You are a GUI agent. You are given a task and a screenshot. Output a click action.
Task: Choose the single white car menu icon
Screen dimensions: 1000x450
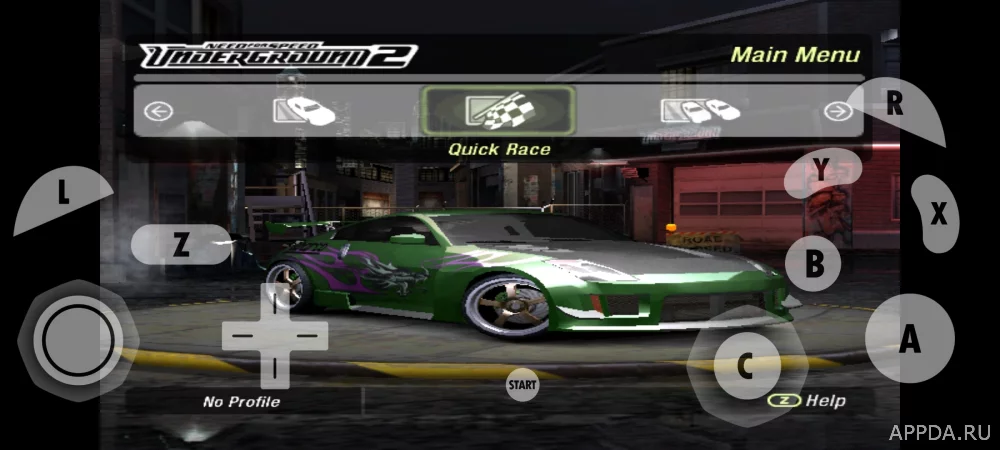(x=304, y=110)
